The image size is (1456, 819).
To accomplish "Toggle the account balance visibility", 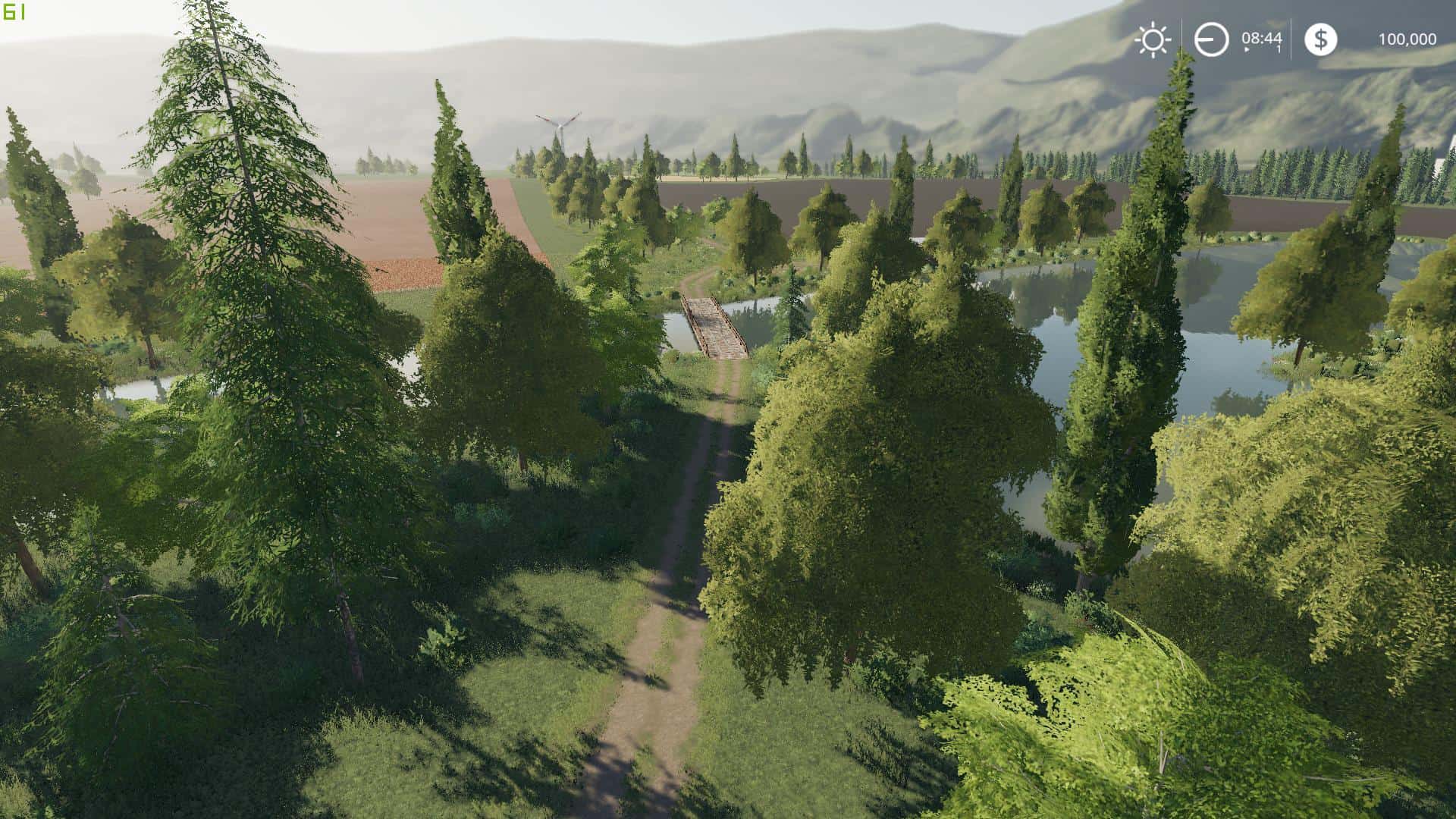I will (x=1407, y=39).
